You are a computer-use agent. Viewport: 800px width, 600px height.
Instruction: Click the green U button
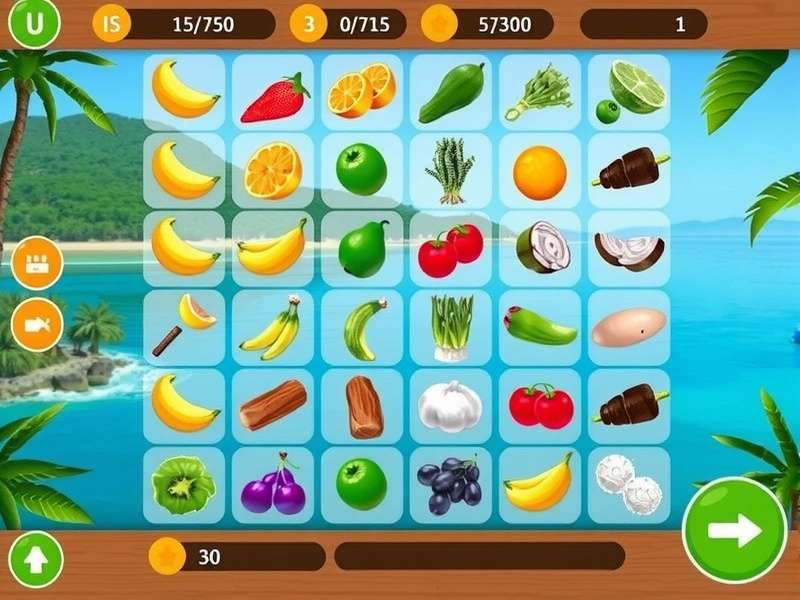[x=35, y=24]
